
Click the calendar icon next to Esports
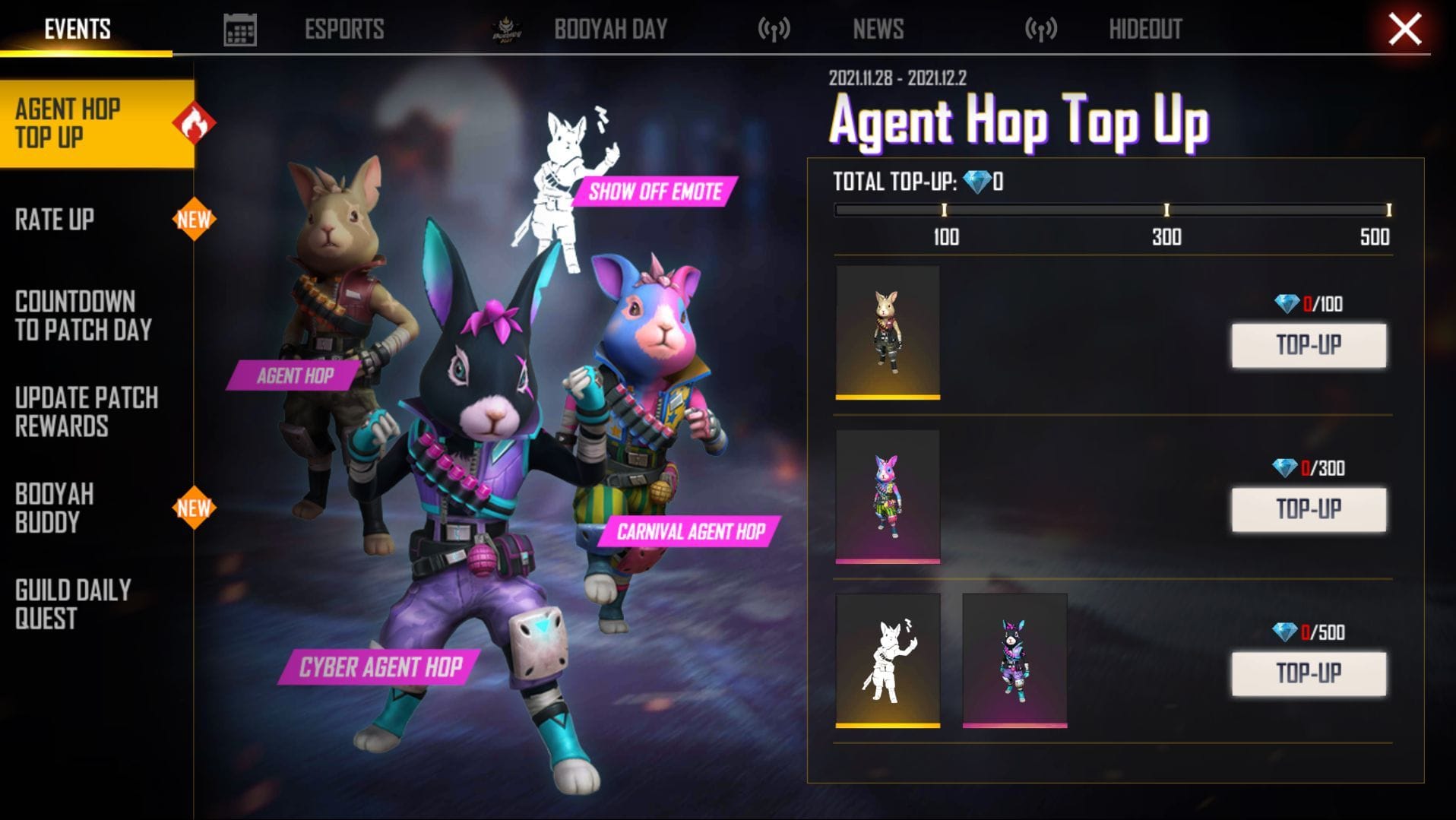[x=239, y=28]
